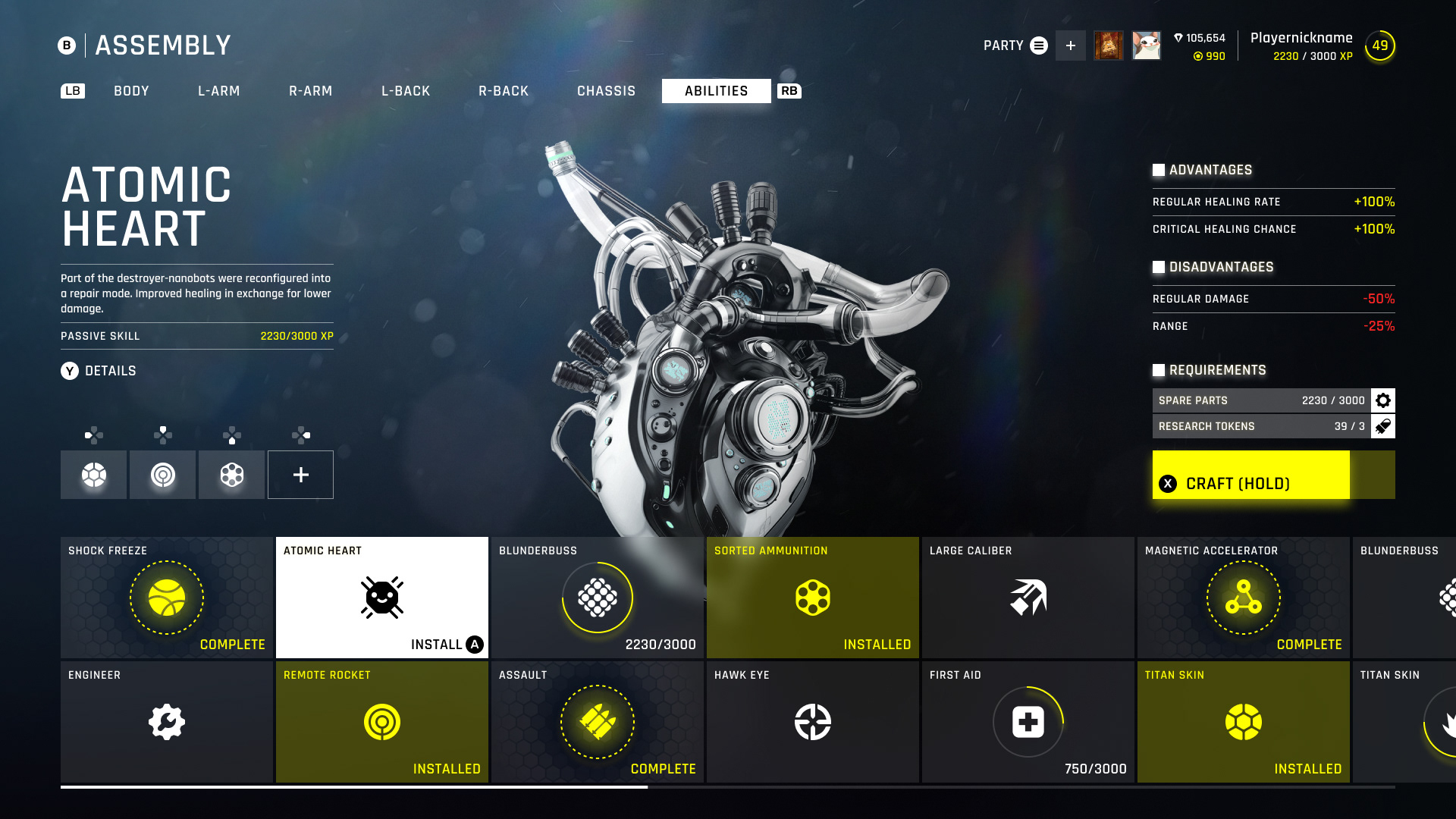The height and width of the screenshot is (819, 1456).
Task: Choose the Remote Rocket ability tile
Action: click(x=382, y=722)
